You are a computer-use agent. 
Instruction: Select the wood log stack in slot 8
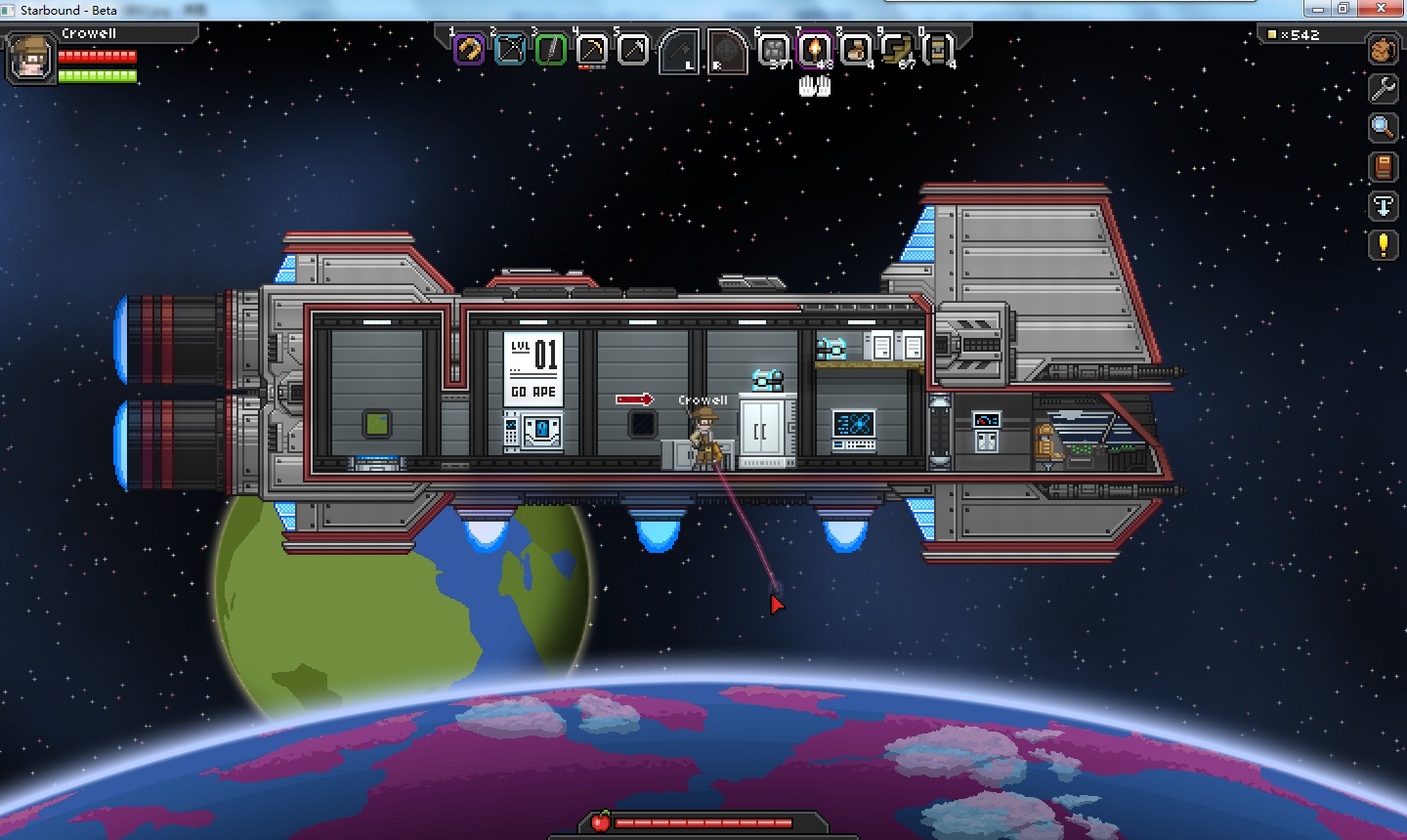click(855, 49)
